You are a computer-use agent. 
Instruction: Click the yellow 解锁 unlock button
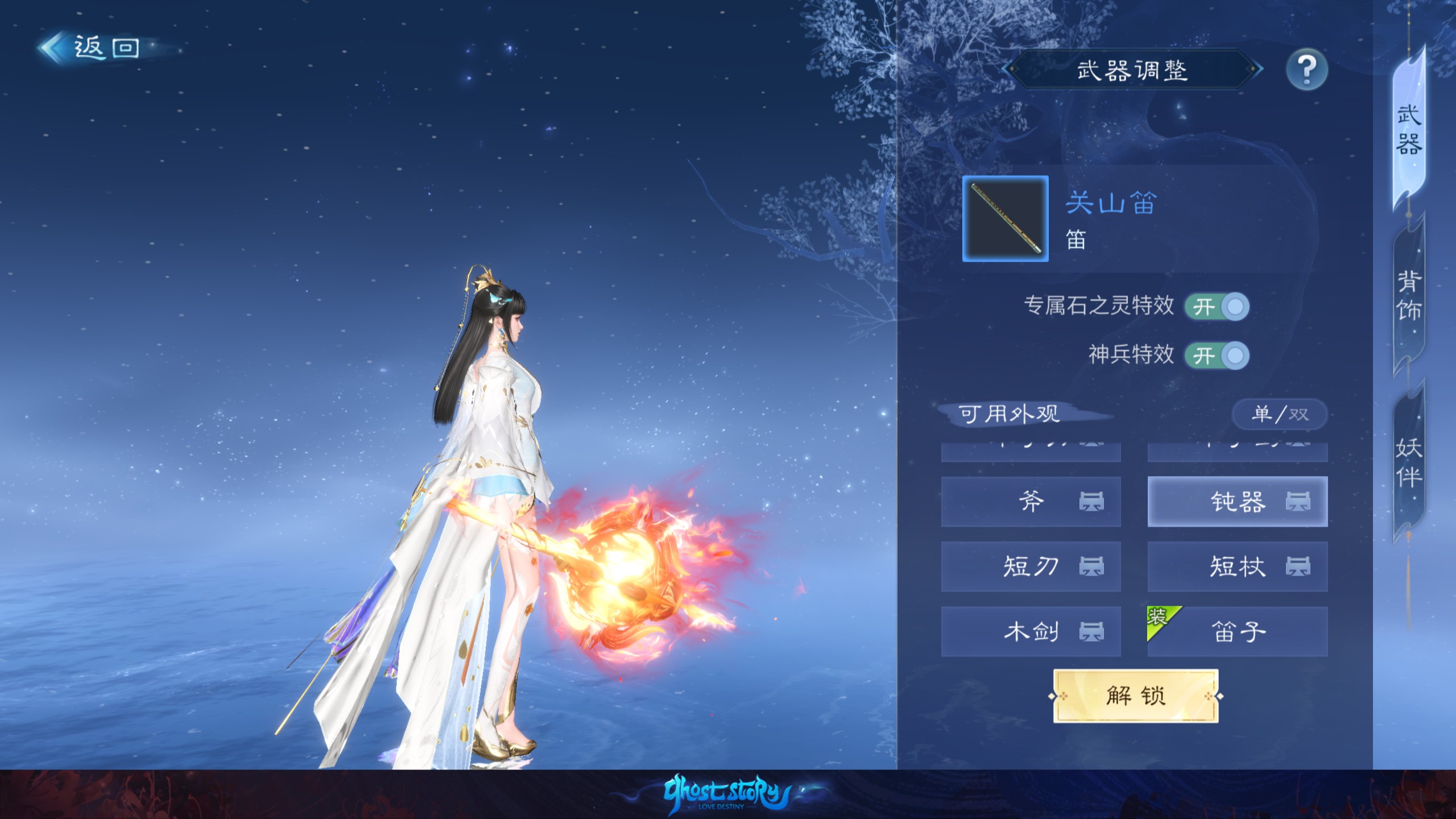[x=1136, y=696]
